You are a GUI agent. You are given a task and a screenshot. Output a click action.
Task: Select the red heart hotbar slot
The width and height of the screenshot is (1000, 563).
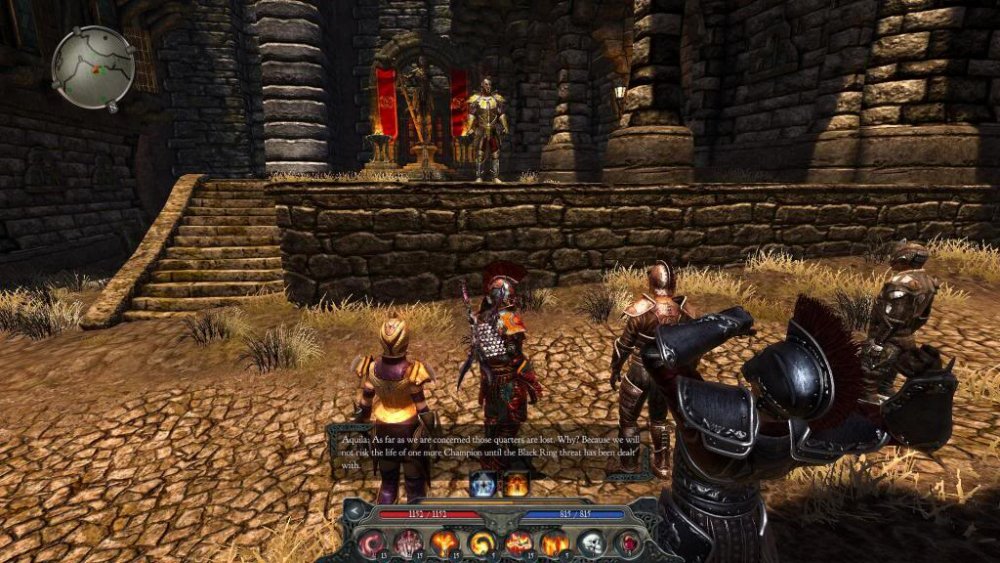(x=627, y=543)
